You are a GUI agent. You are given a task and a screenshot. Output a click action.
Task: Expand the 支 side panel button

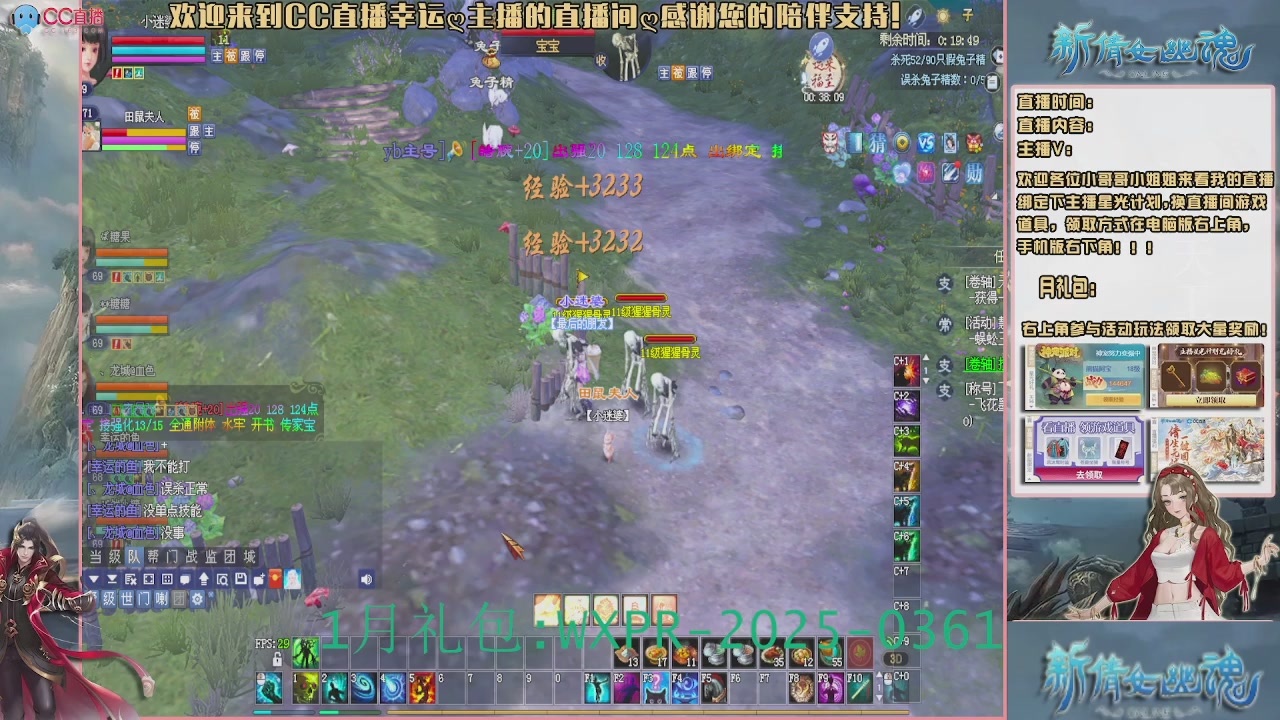(945, 283)
